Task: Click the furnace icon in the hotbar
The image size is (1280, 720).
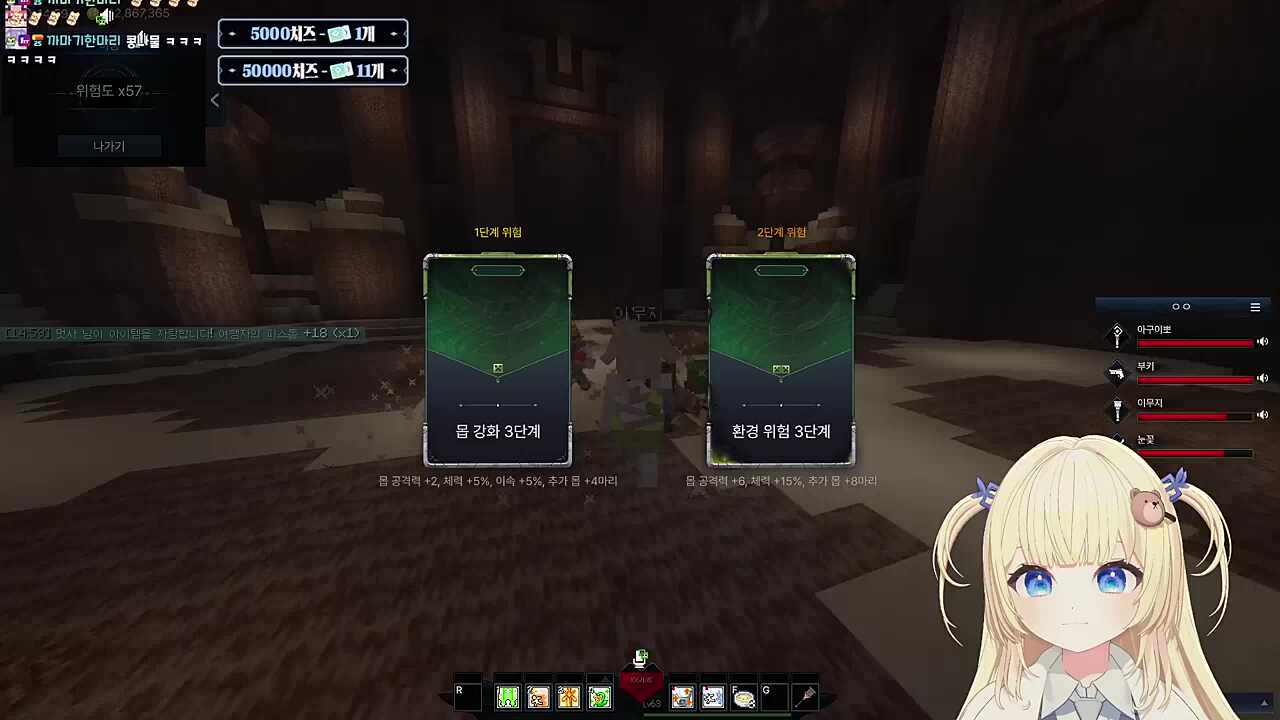Action: (681, 696)
